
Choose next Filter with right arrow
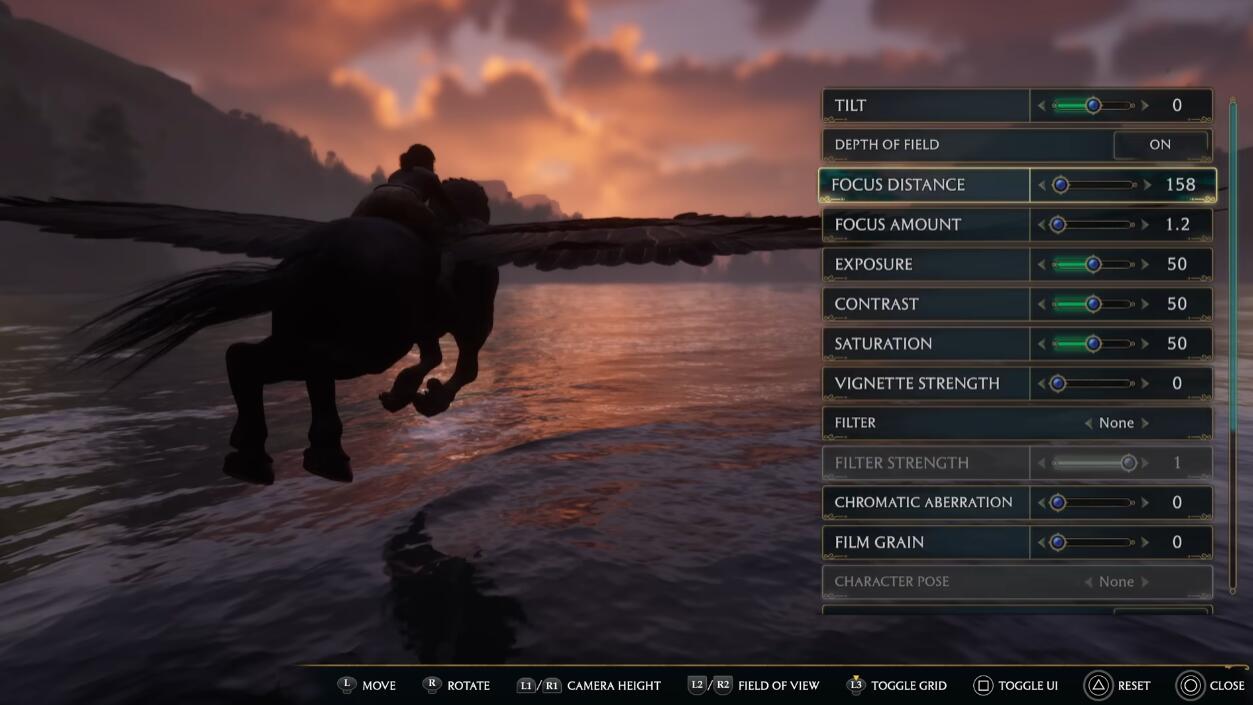tap(1146, 423)
